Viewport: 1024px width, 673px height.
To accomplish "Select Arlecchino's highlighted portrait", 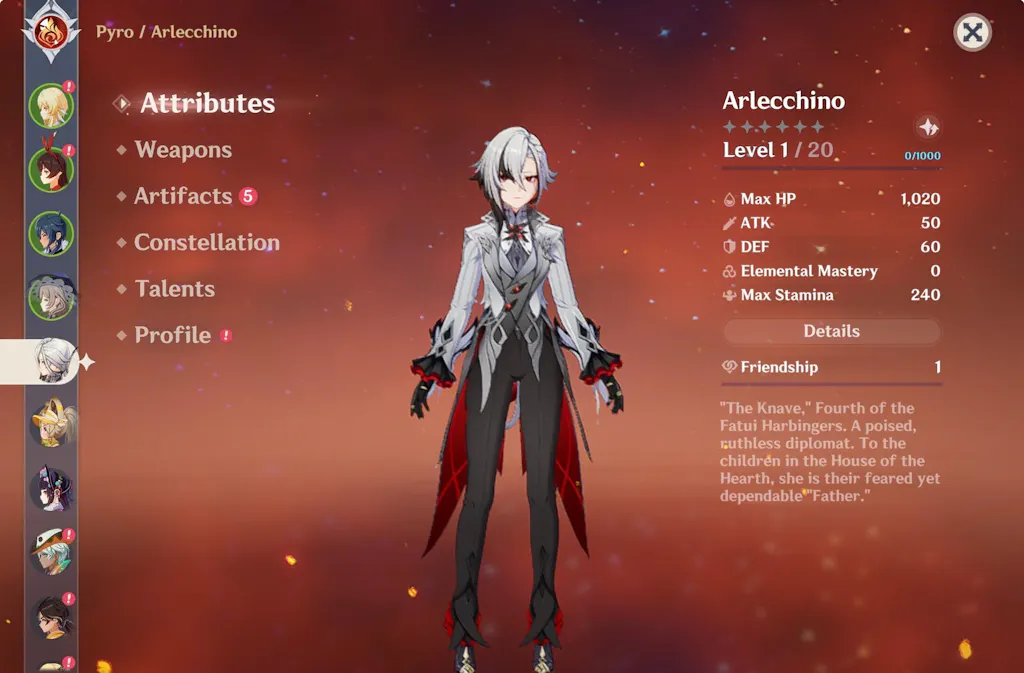I will (x=50, y=361).
